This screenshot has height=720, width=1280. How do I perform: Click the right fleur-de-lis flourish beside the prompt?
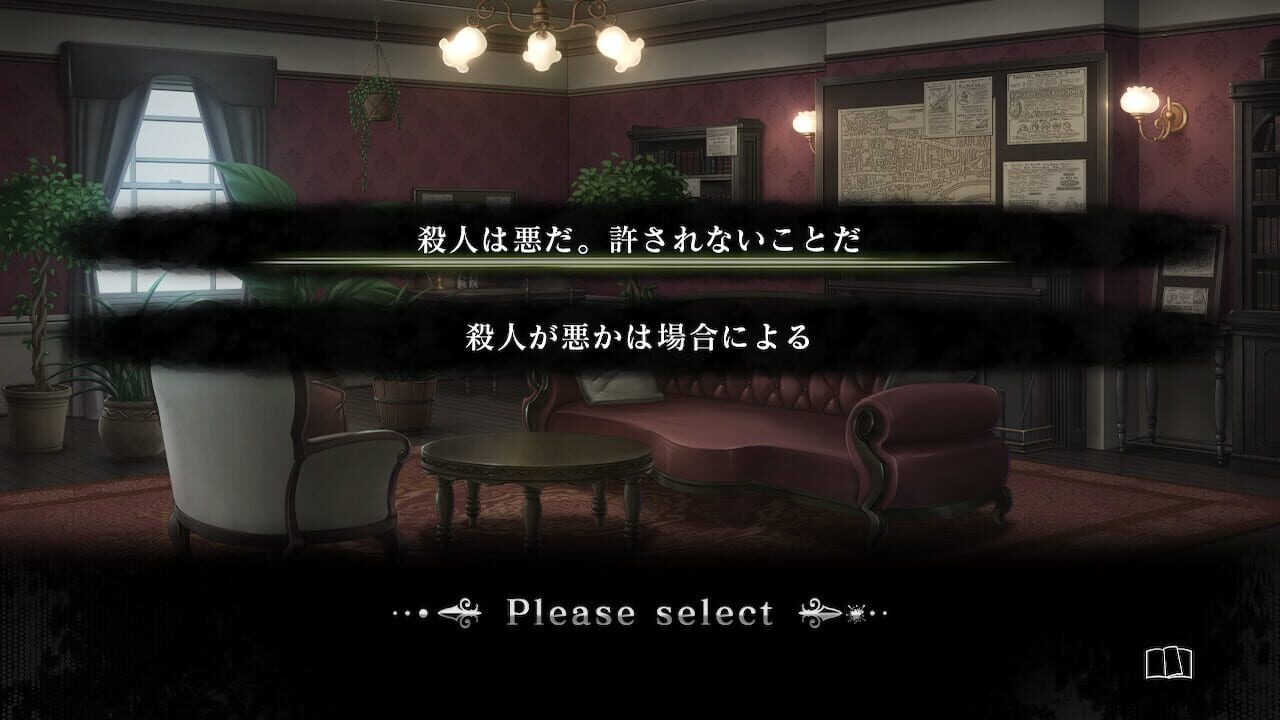tap(818, 610)
